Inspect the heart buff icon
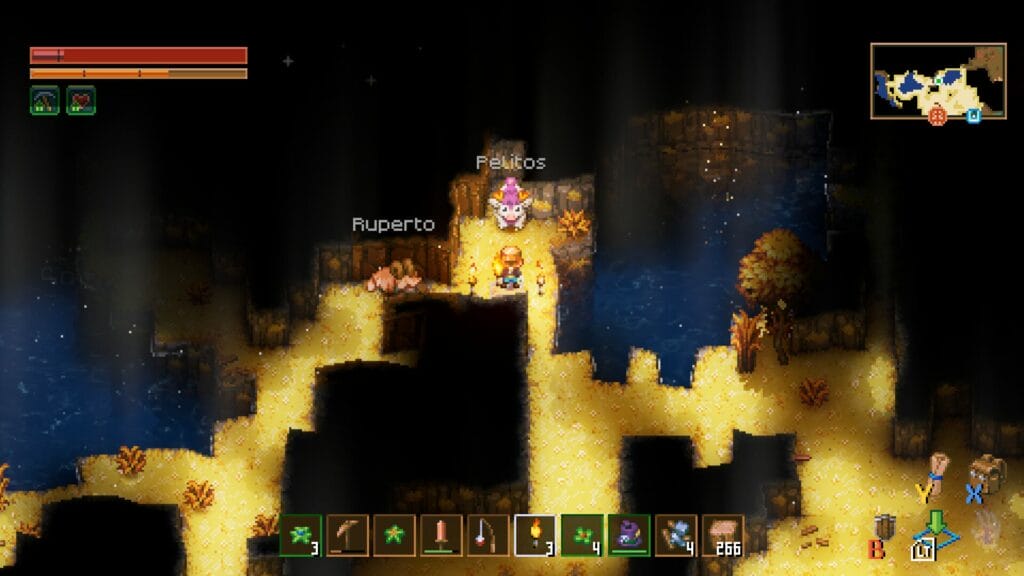Image resolution: width=1024 pixels, height=576 pixels. point(81,100)
